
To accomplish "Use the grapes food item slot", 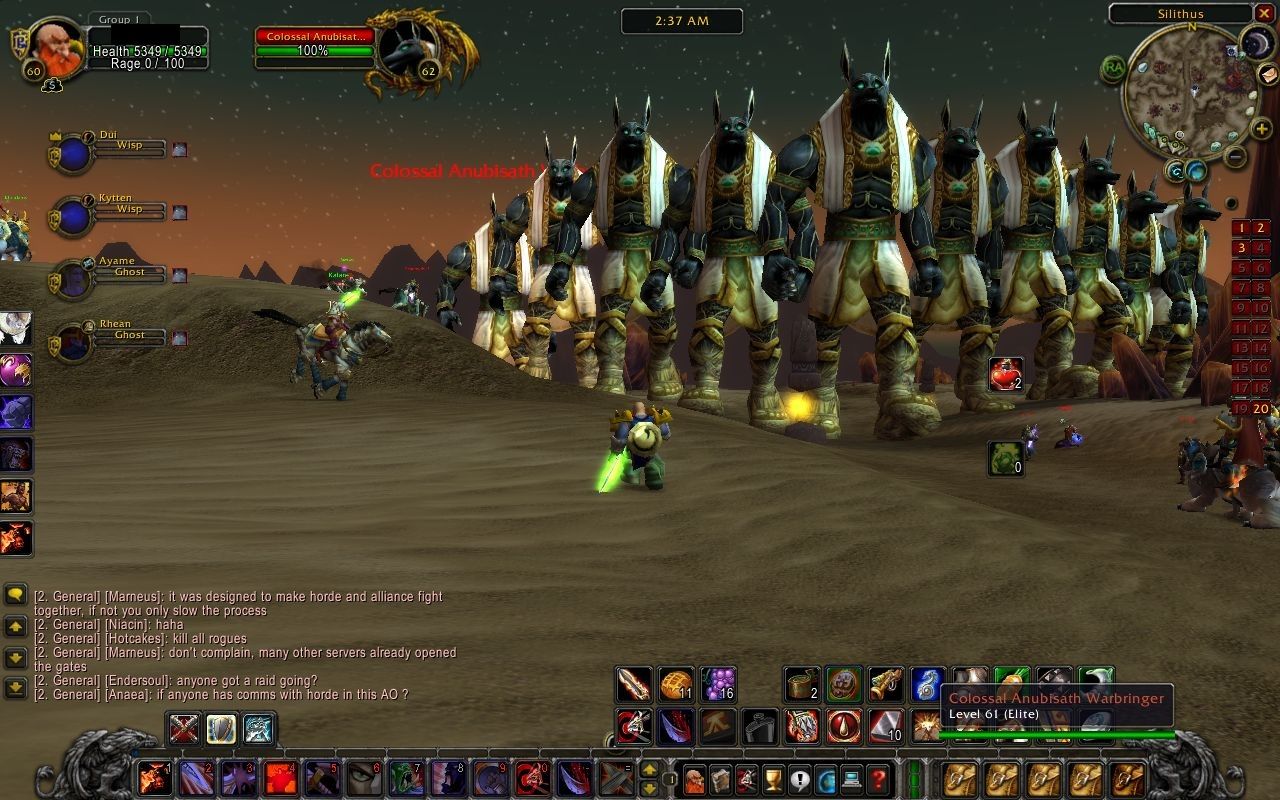I will tap(718, 685).
